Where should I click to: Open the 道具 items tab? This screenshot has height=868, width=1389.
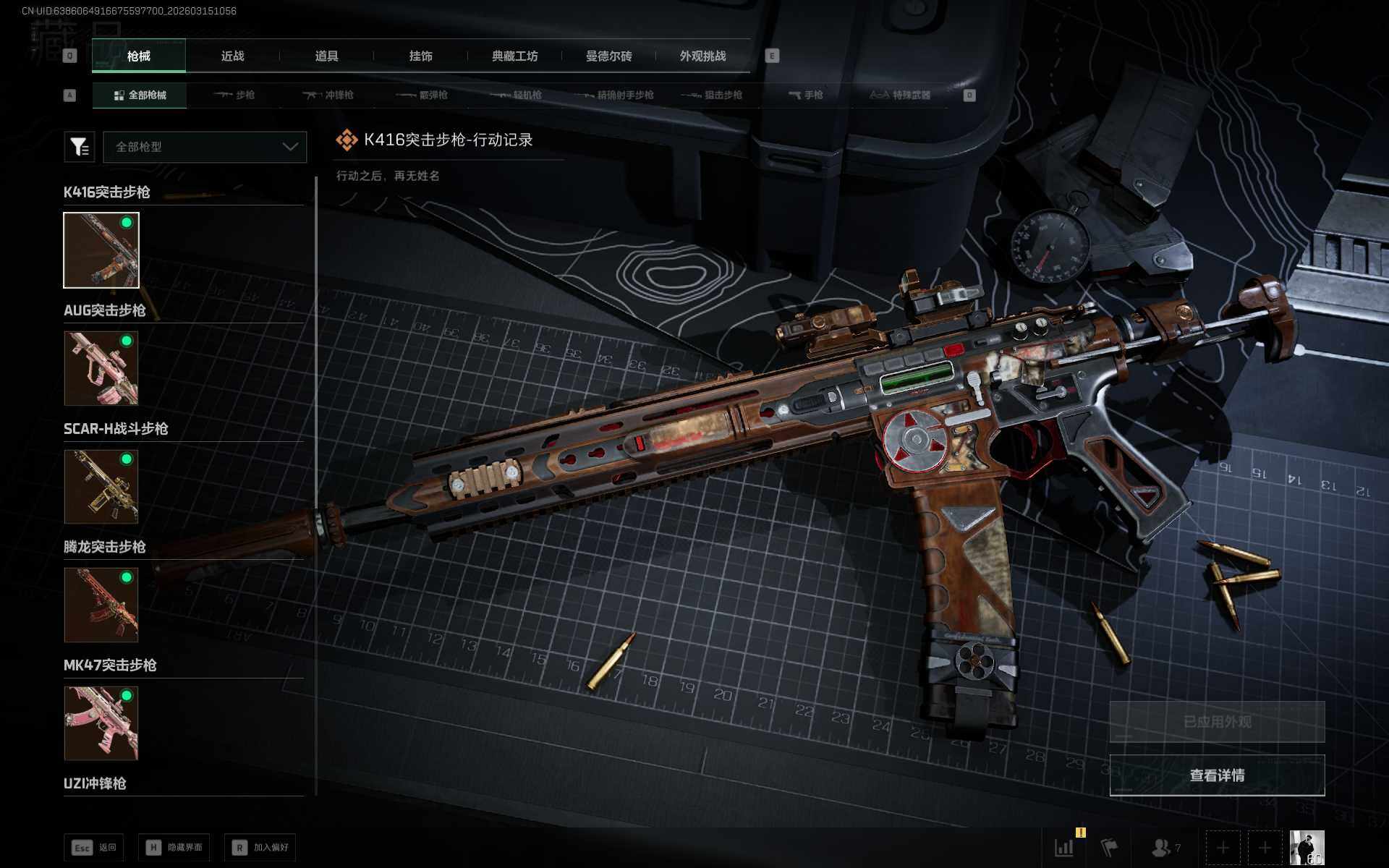coord(326,56)
